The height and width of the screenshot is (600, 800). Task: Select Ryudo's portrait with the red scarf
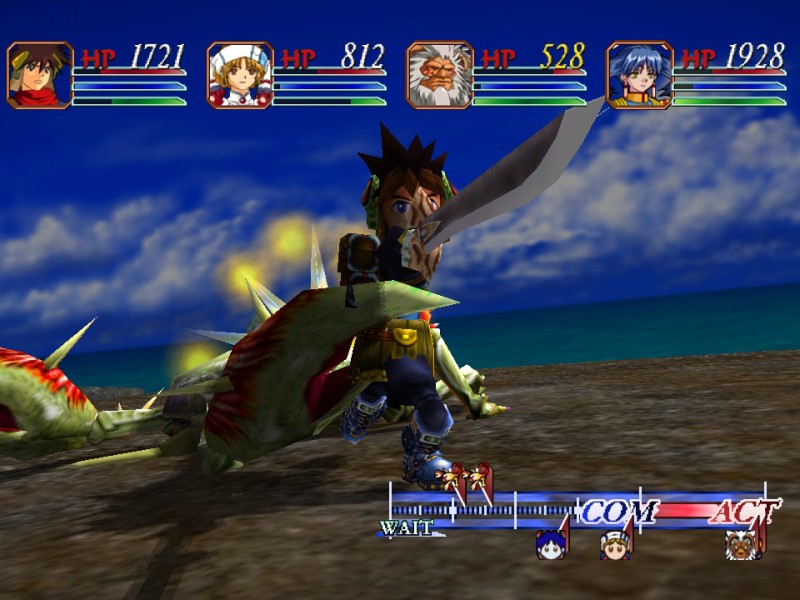pyautogui.click(x=40, y=75)
